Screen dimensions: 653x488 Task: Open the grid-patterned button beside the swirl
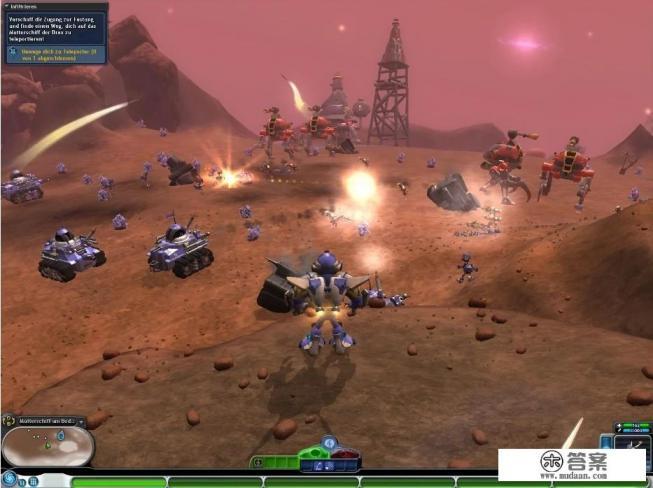[32, 481]
